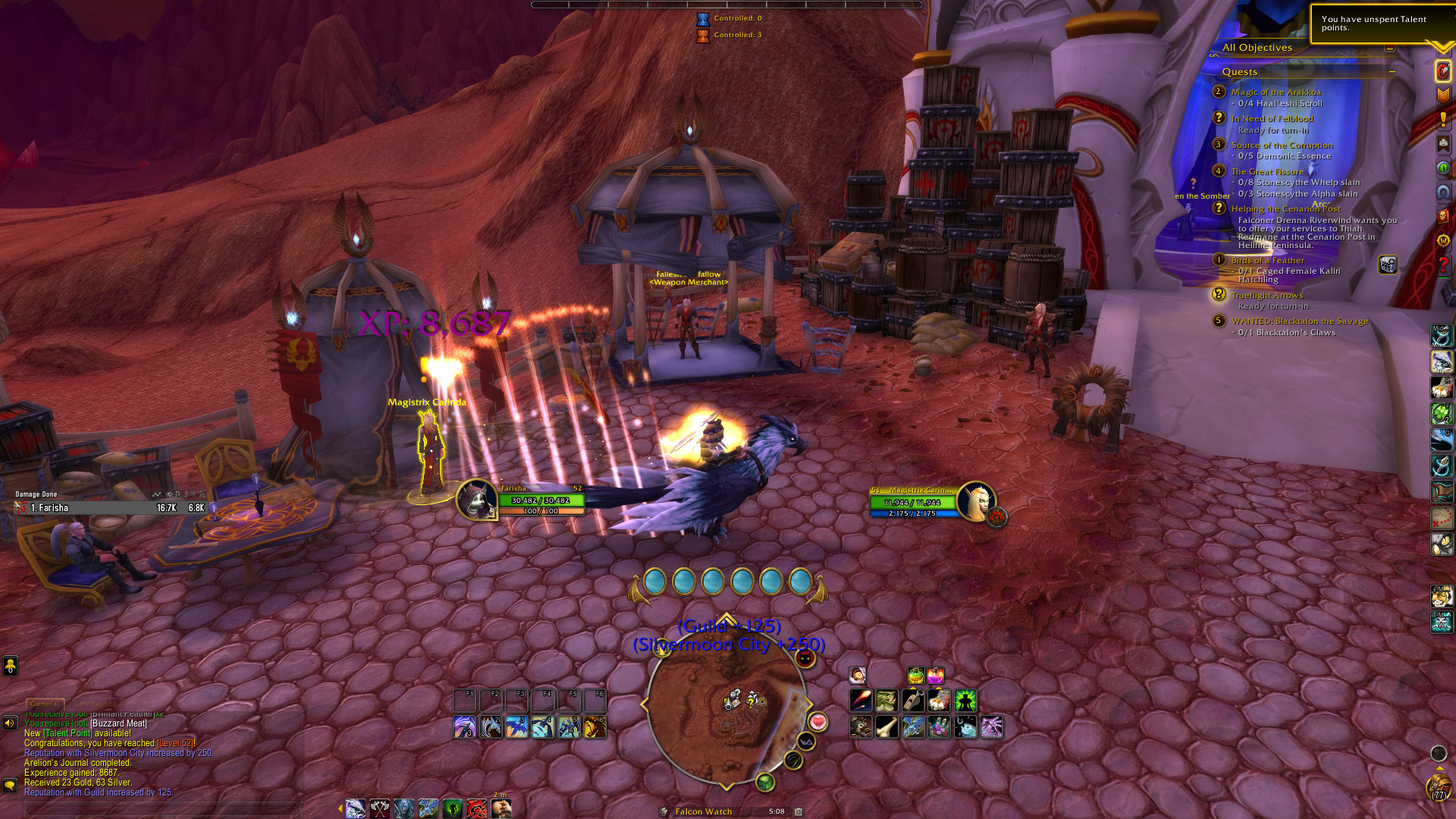The width and height of the screenshot is (1456, 819).
Task: Select the General chat tab
Action: (x=45, y=704)
